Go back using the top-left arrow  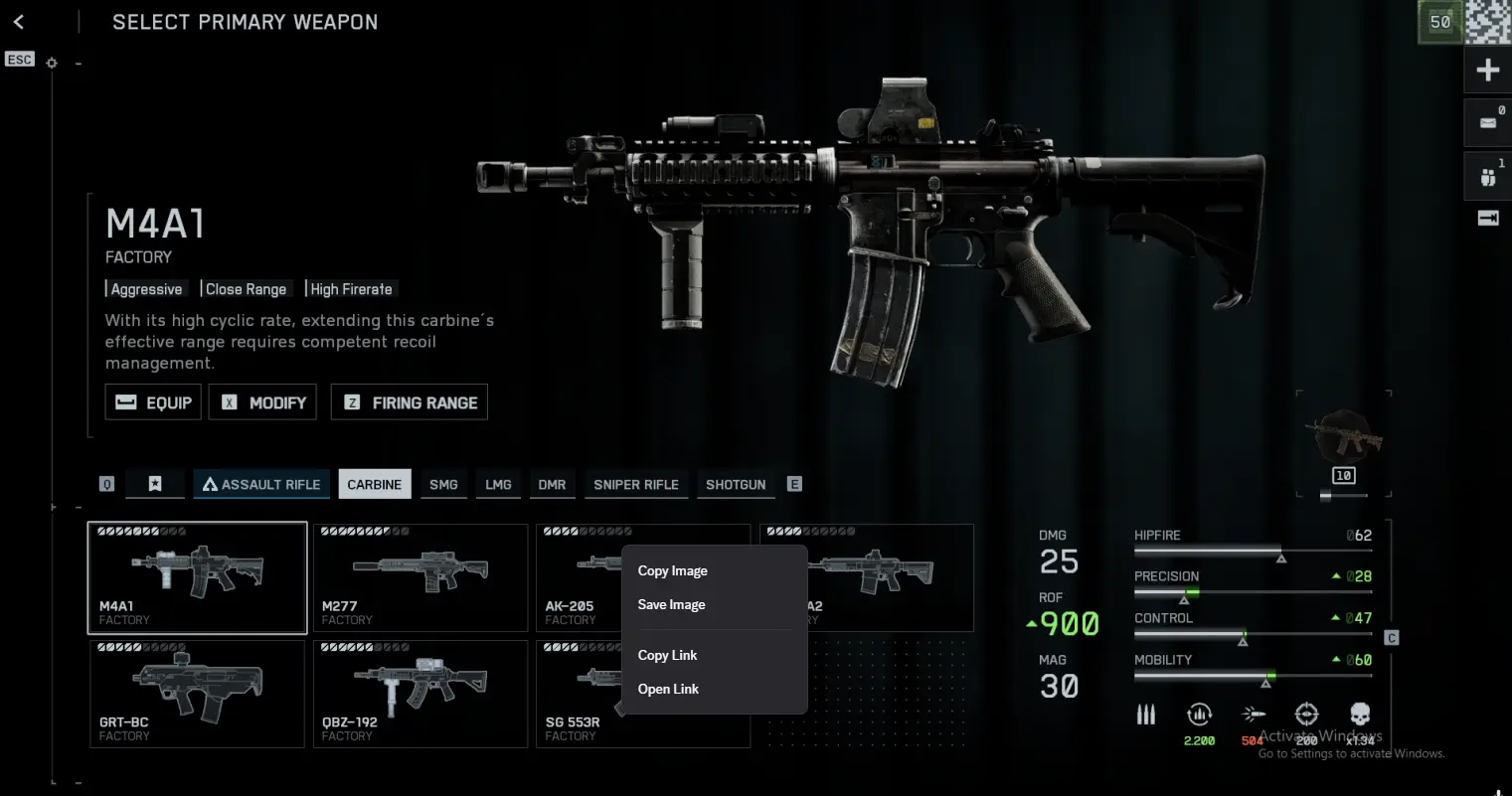(19, 22)
